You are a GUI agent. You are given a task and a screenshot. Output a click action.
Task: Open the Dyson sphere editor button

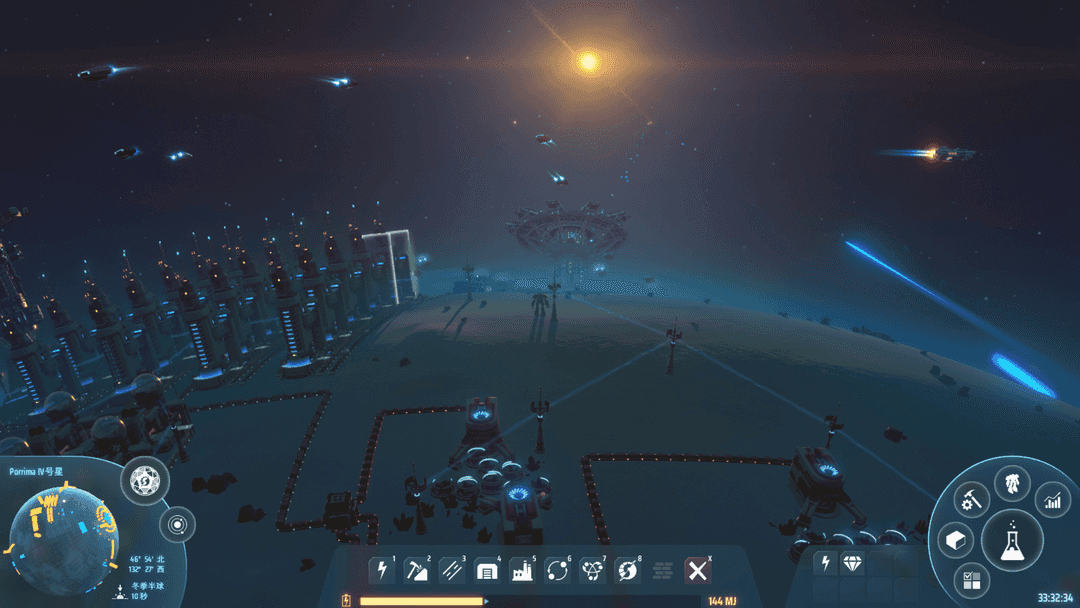click(144, 482)
